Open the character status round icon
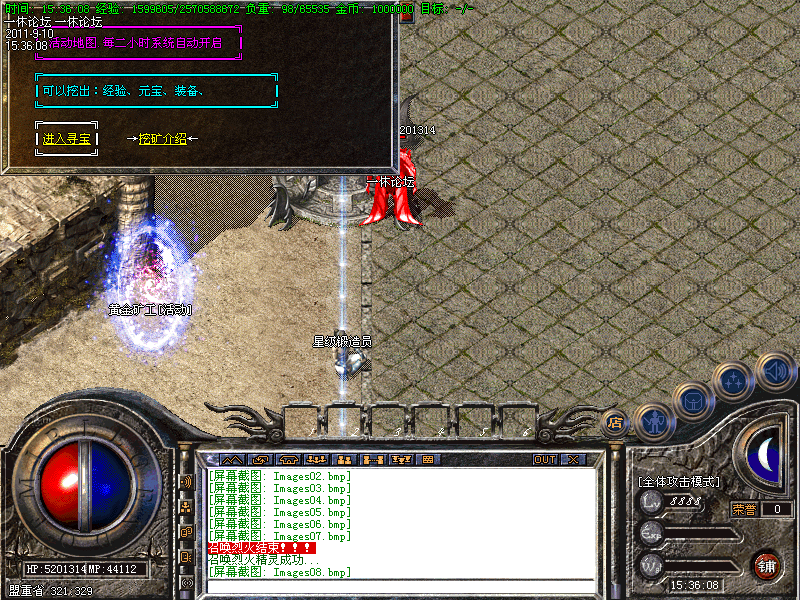Image resolution: width=800 pixels, height=600 pixels. 654,423
